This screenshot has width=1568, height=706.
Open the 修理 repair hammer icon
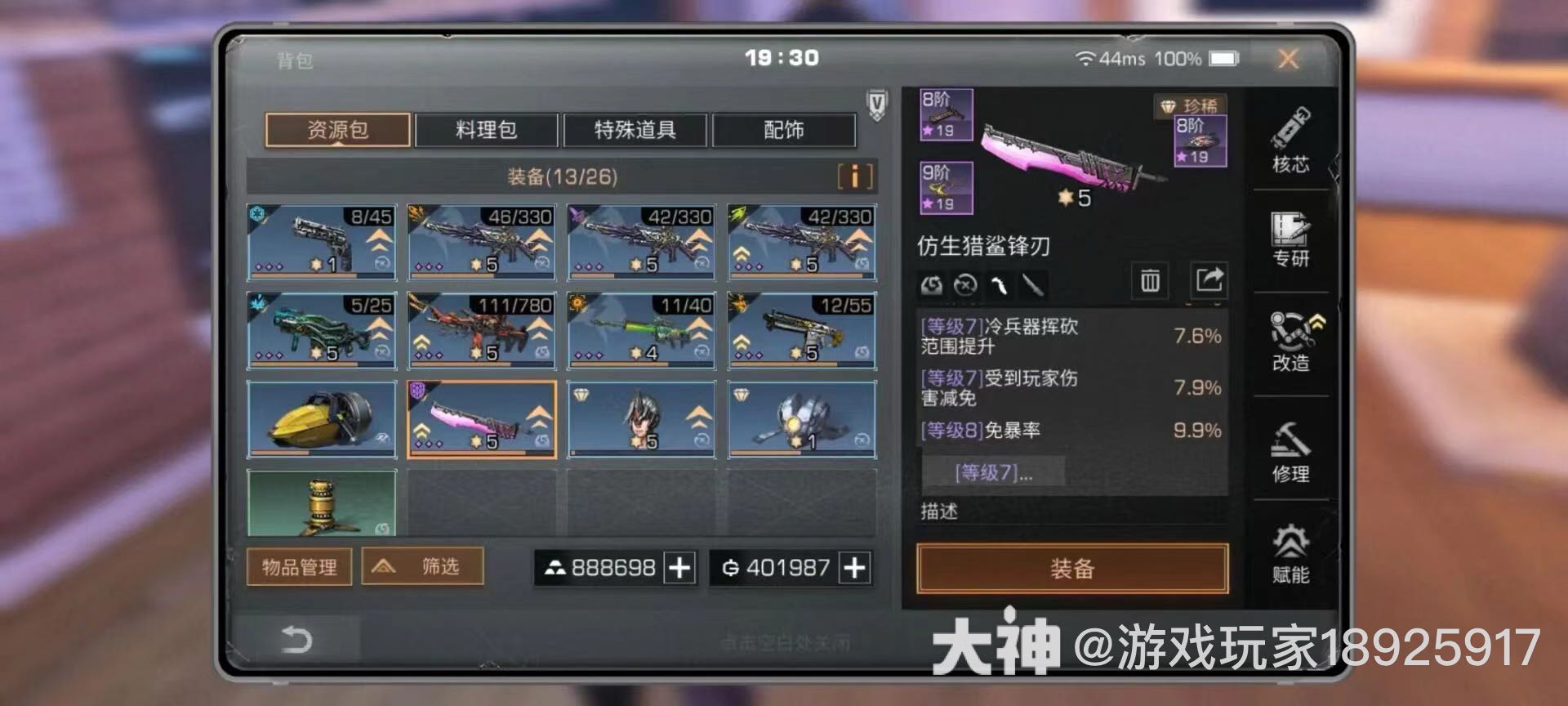tap(1292, 449)
